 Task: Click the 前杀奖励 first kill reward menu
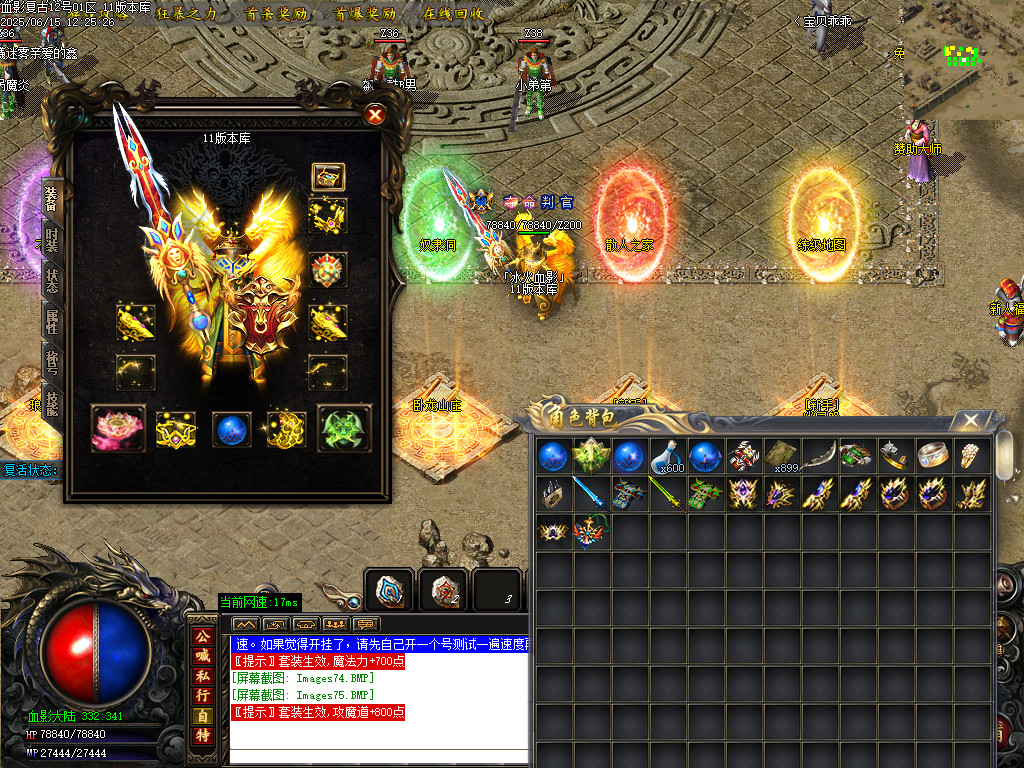tap(275, 14)
